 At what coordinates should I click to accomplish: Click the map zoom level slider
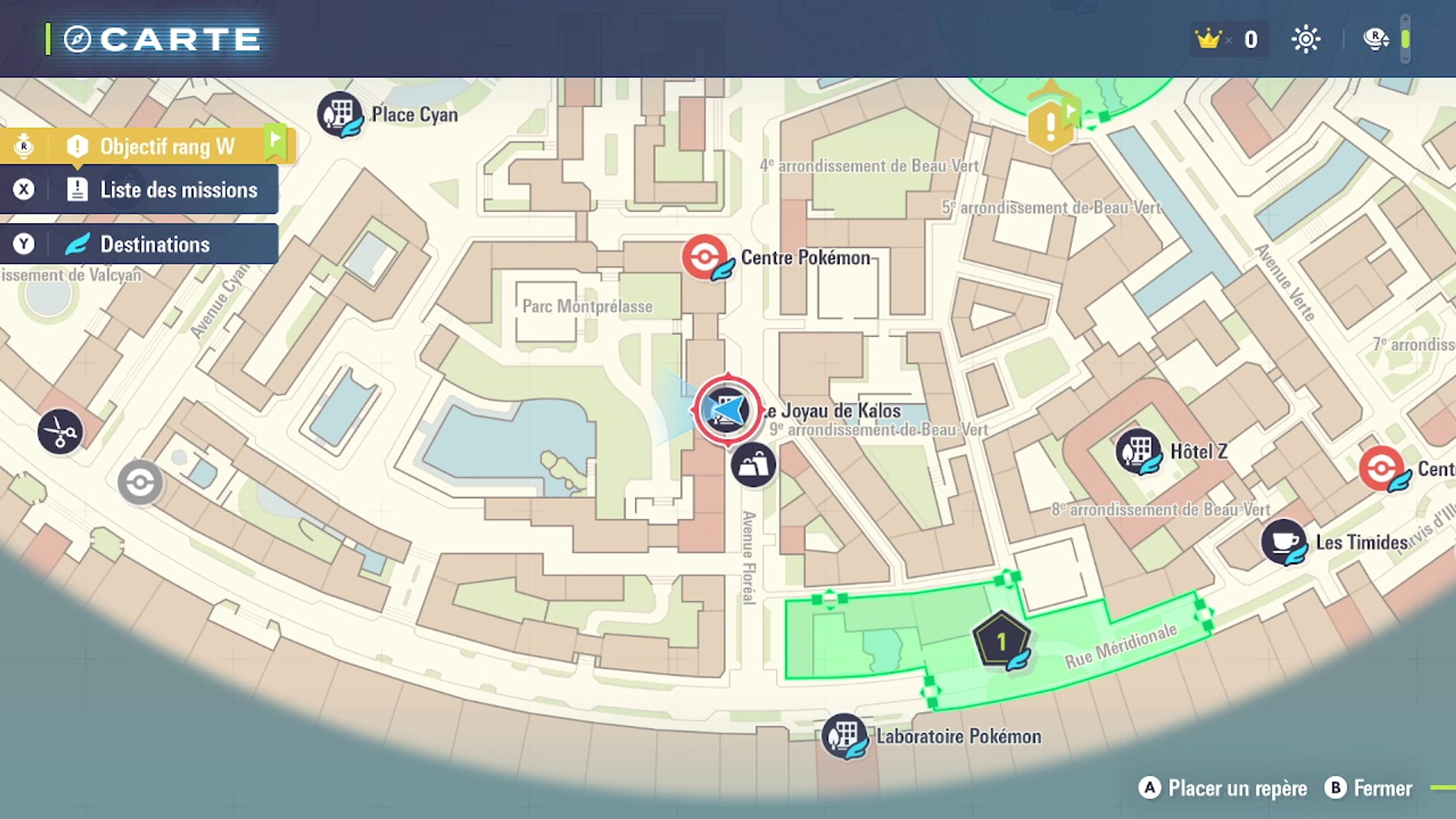[x=1405, y=39]
